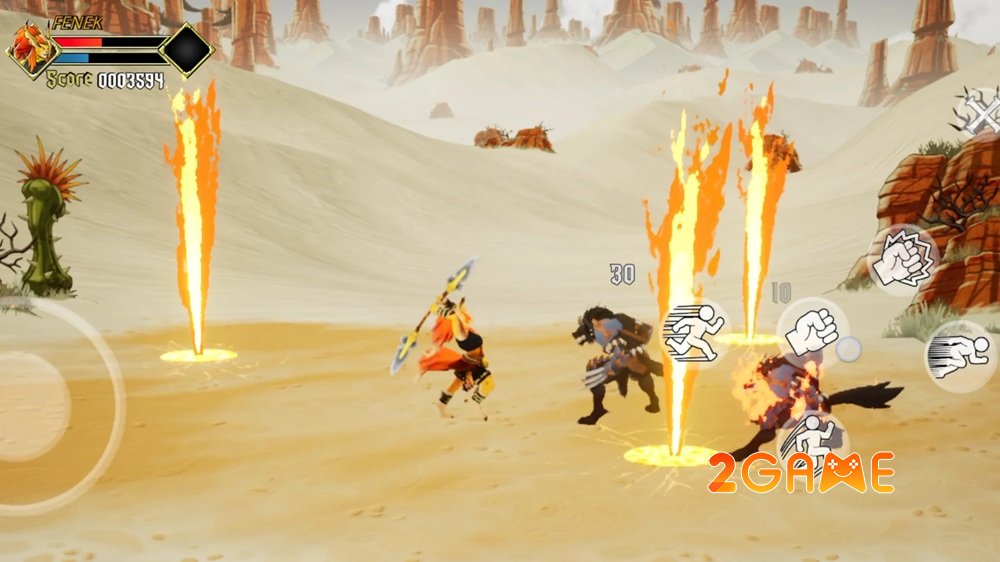The image size is (1000, 562).
Task: Tap the crossed swords weapon button
Action: point(977,112)
